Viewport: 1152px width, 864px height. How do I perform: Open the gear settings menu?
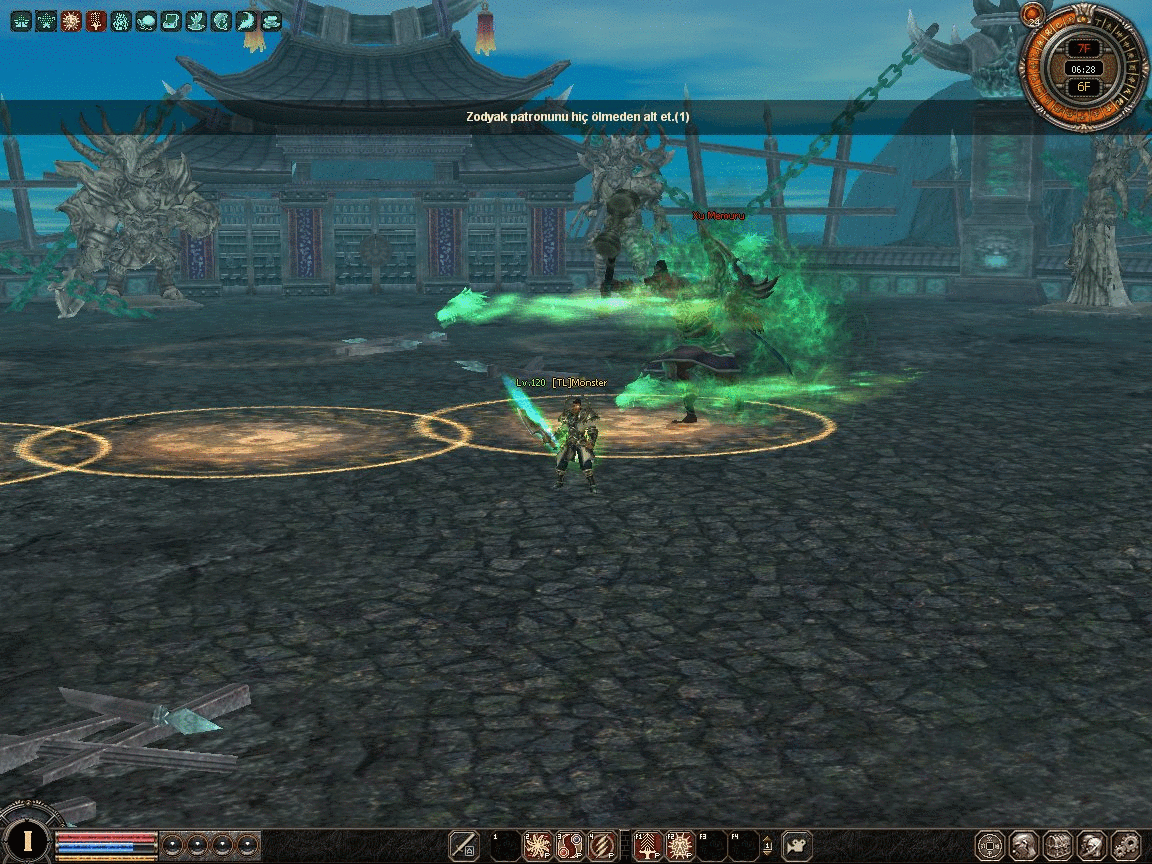tap(1125, 846)
